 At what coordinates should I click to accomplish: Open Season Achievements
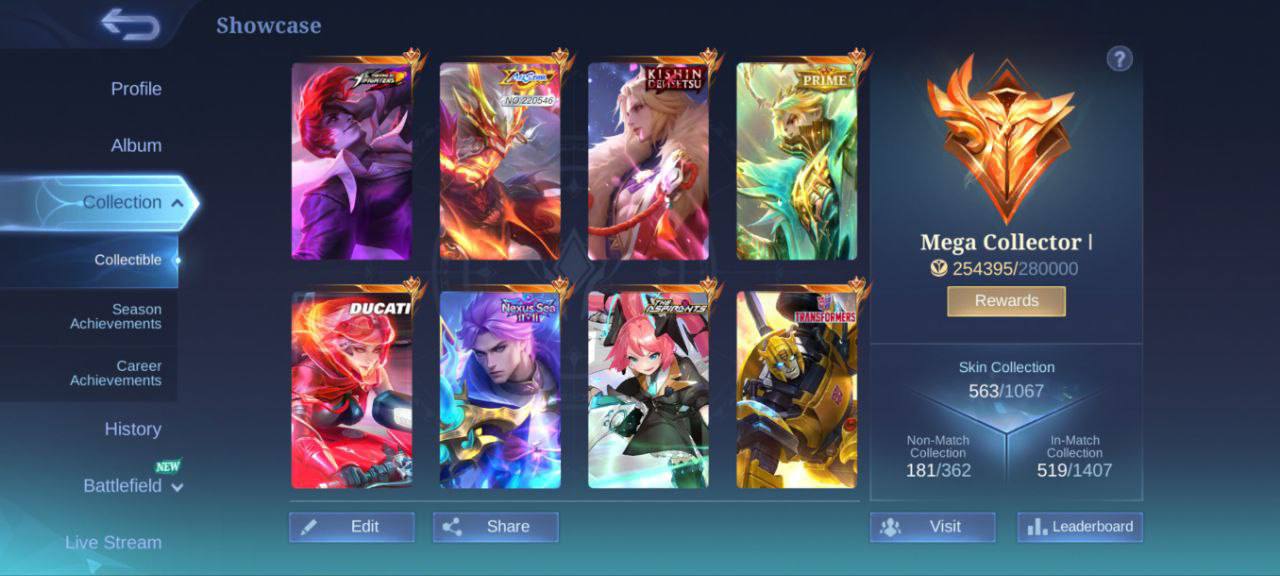(x=115, y=317)
